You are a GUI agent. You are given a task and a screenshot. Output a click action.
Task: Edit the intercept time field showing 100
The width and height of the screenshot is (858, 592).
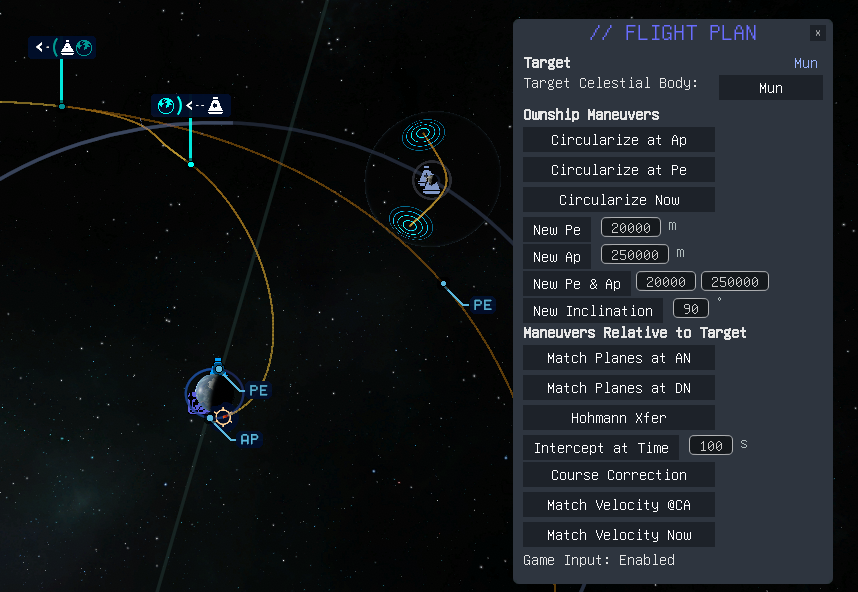click(x=711, y=445)
